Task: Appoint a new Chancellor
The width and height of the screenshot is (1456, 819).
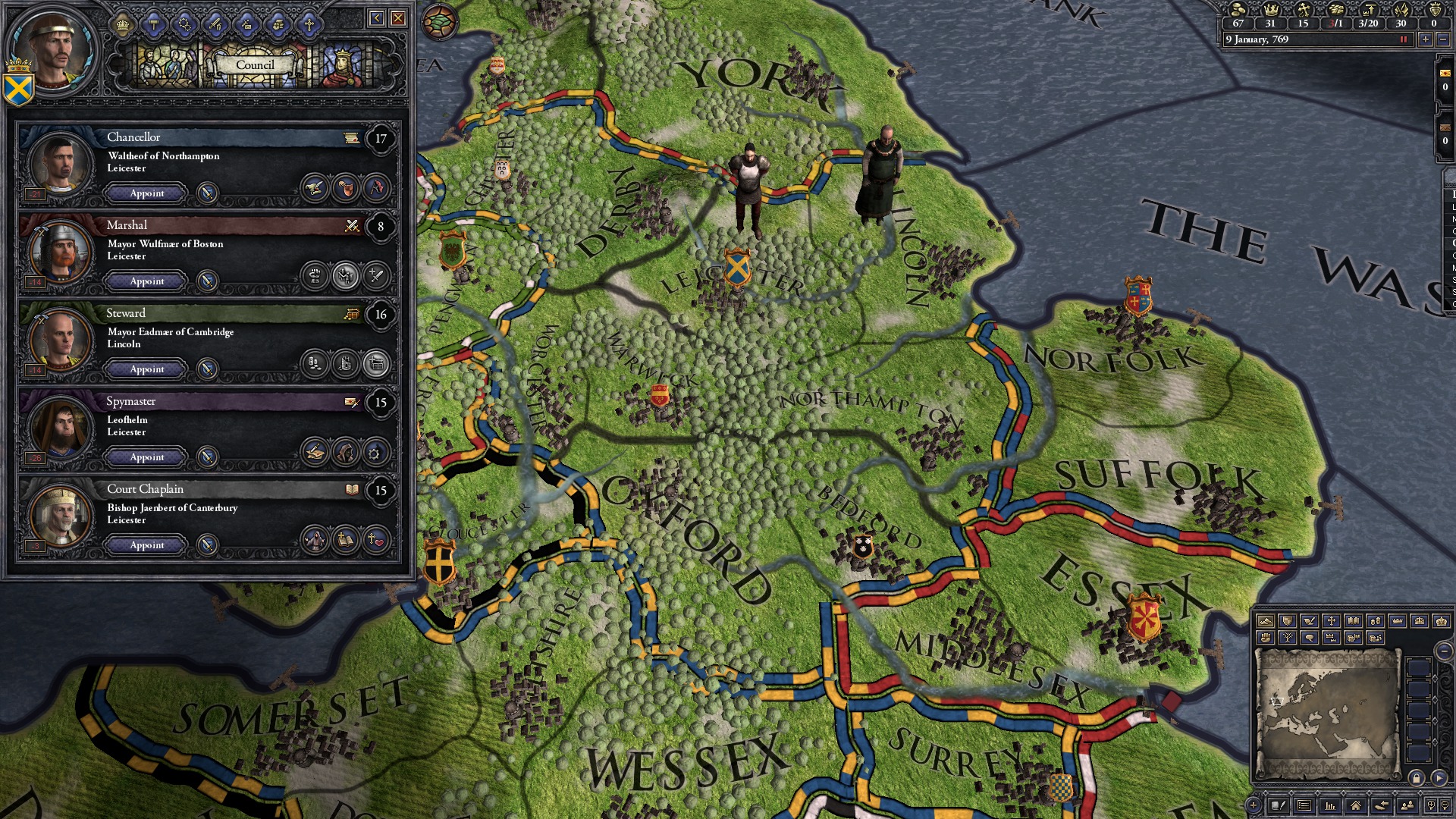Action: (x=145, y=193)
